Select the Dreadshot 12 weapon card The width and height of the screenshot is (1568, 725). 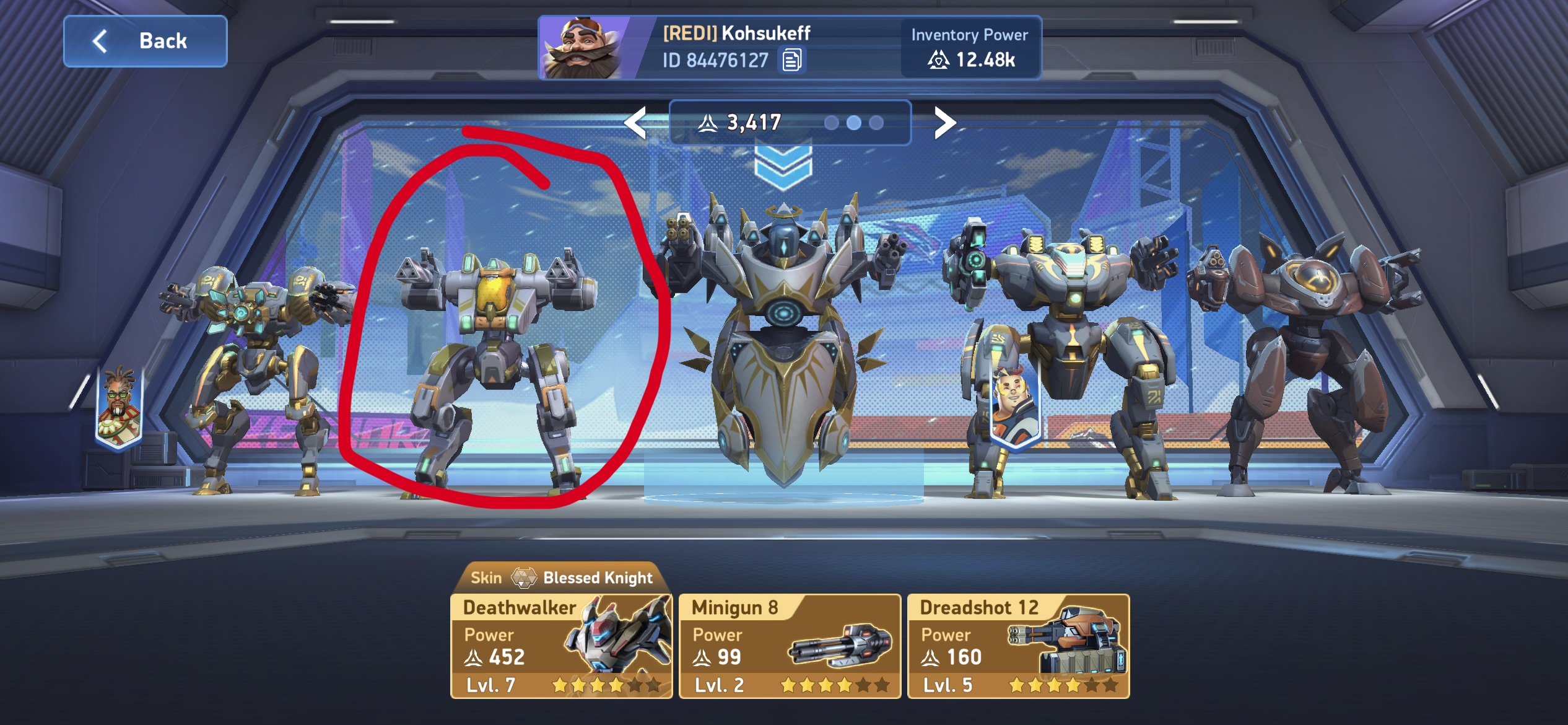click(1018, 646)
